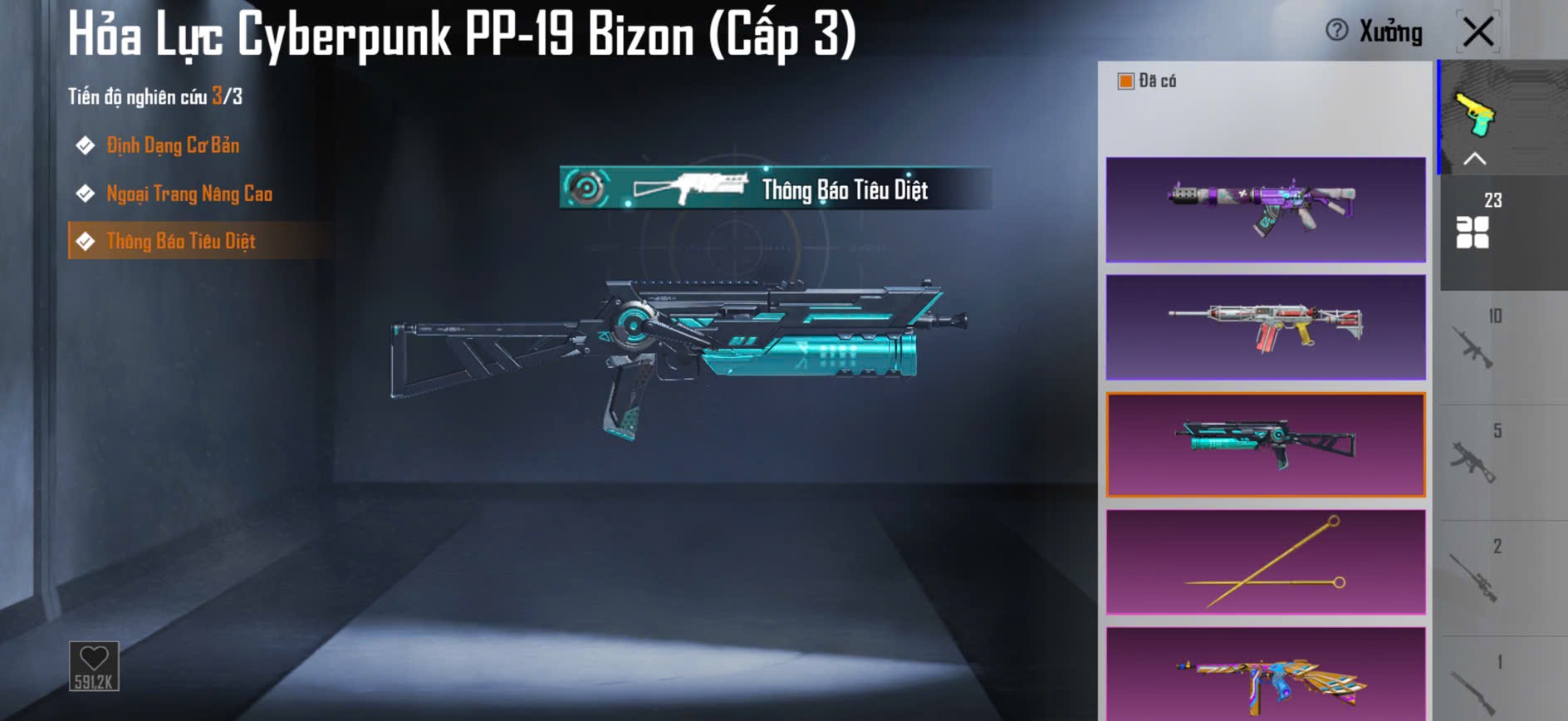
Task: Select Ngoại Trang Nâng Cao stage
Action: [189, 194]
